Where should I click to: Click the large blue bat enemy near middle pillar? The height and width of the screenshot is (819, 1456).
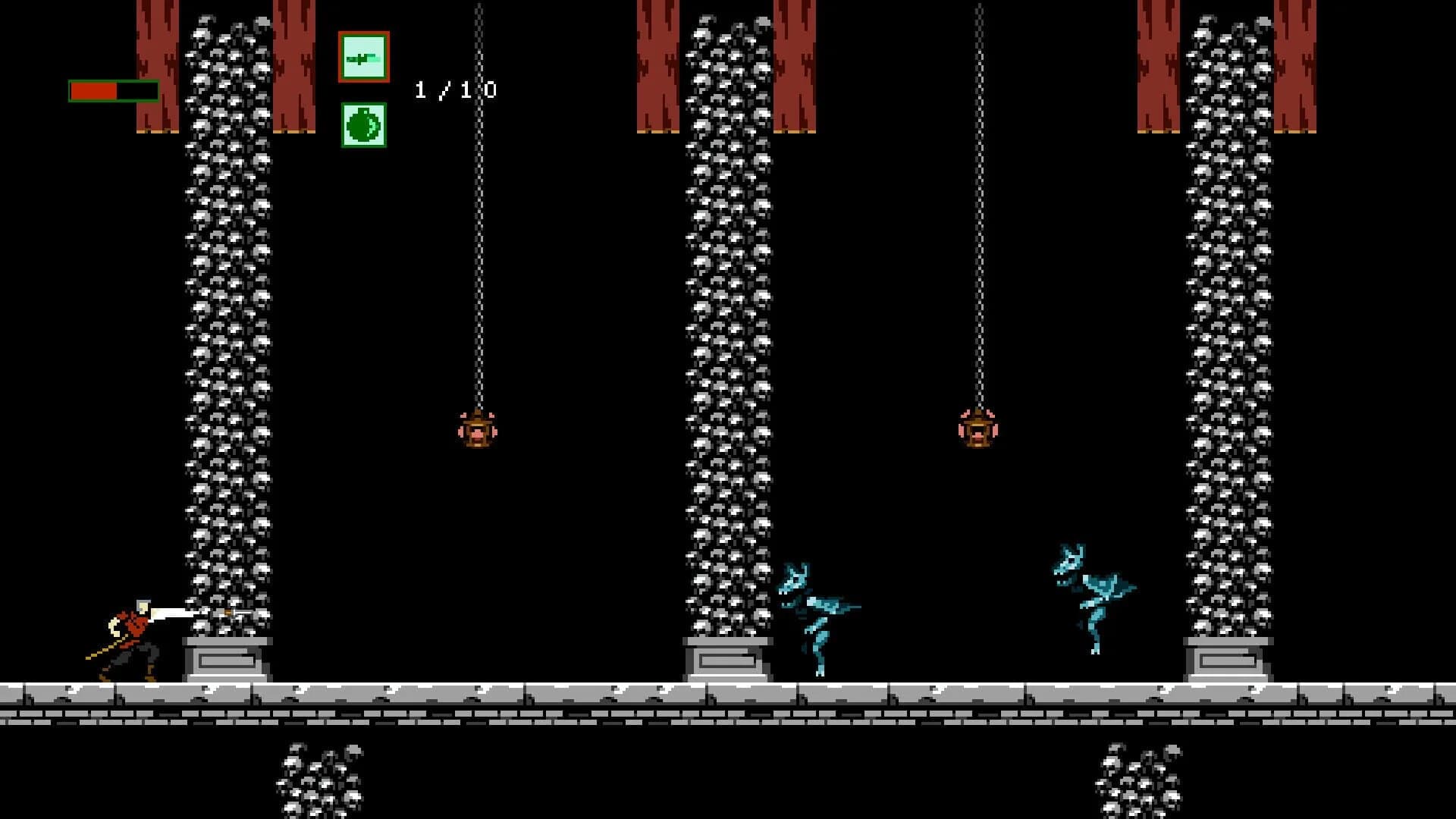pos(819,614)
